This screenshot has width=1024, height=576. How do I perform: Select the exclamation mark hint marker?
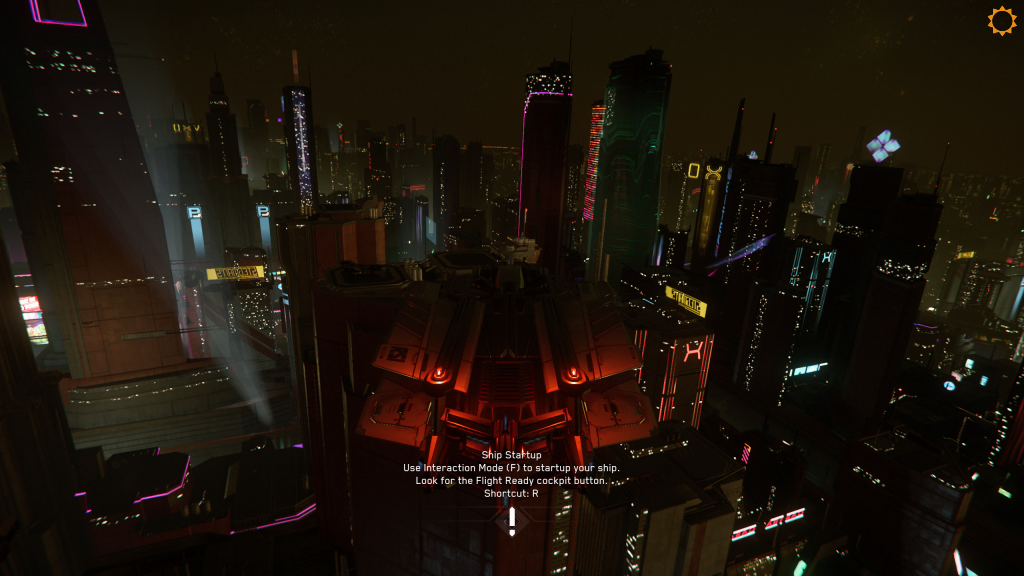512,520
